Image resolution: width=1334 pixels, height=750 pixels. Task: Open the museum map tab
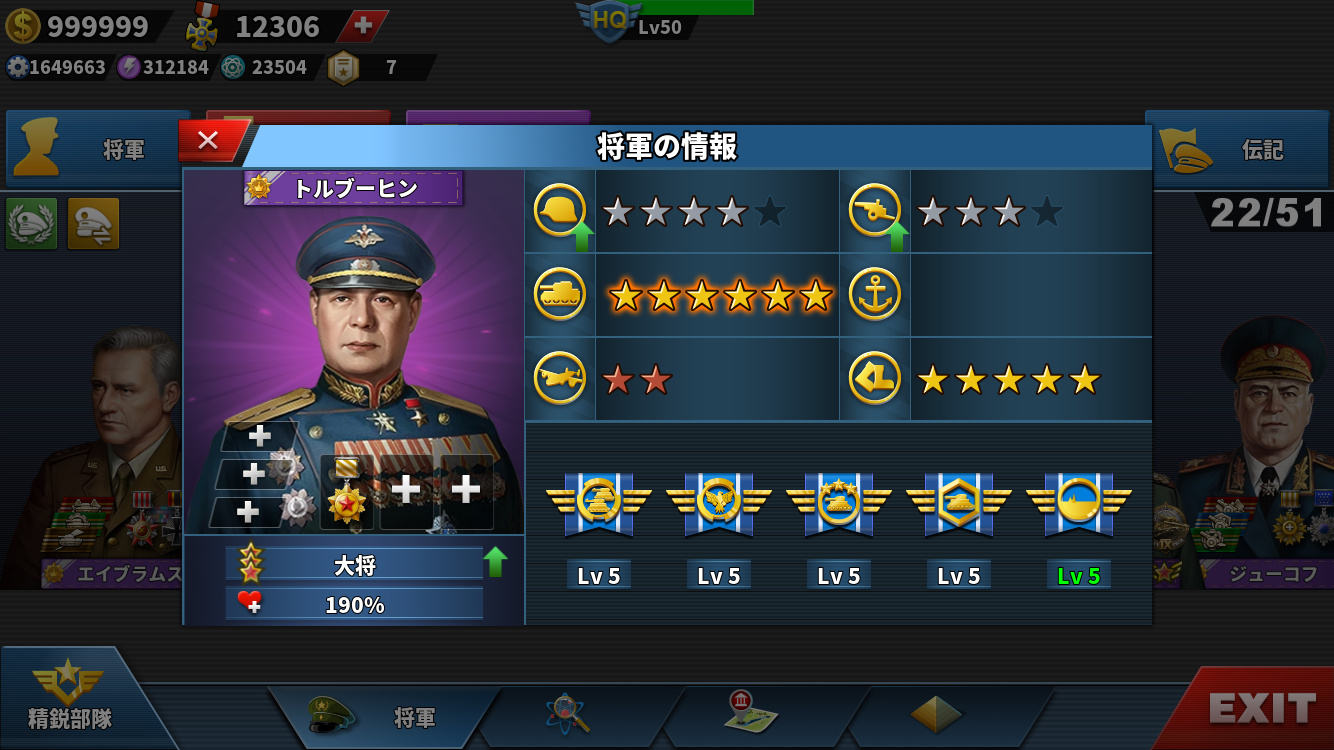[751, 713]
